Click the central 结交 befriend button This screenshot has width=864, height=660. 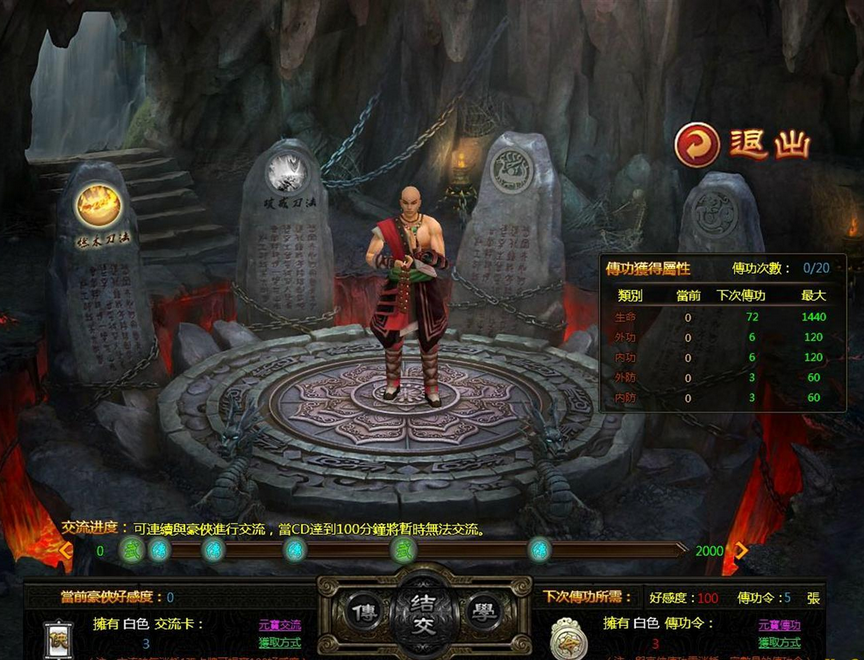(x=423, y=610)
